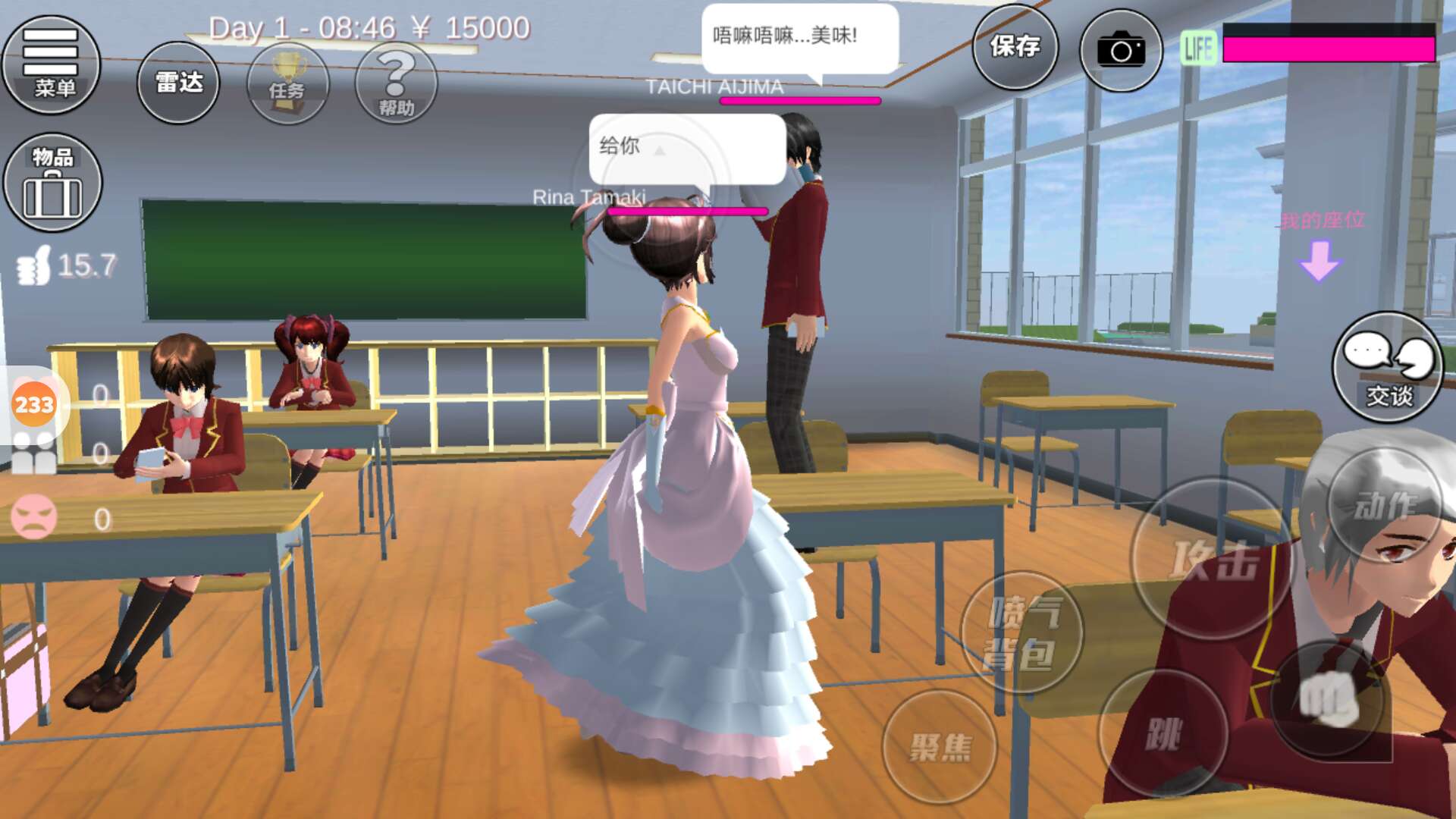Click the orange 233 overlay badge
The image size is (1456, 819).
(34, 404)
